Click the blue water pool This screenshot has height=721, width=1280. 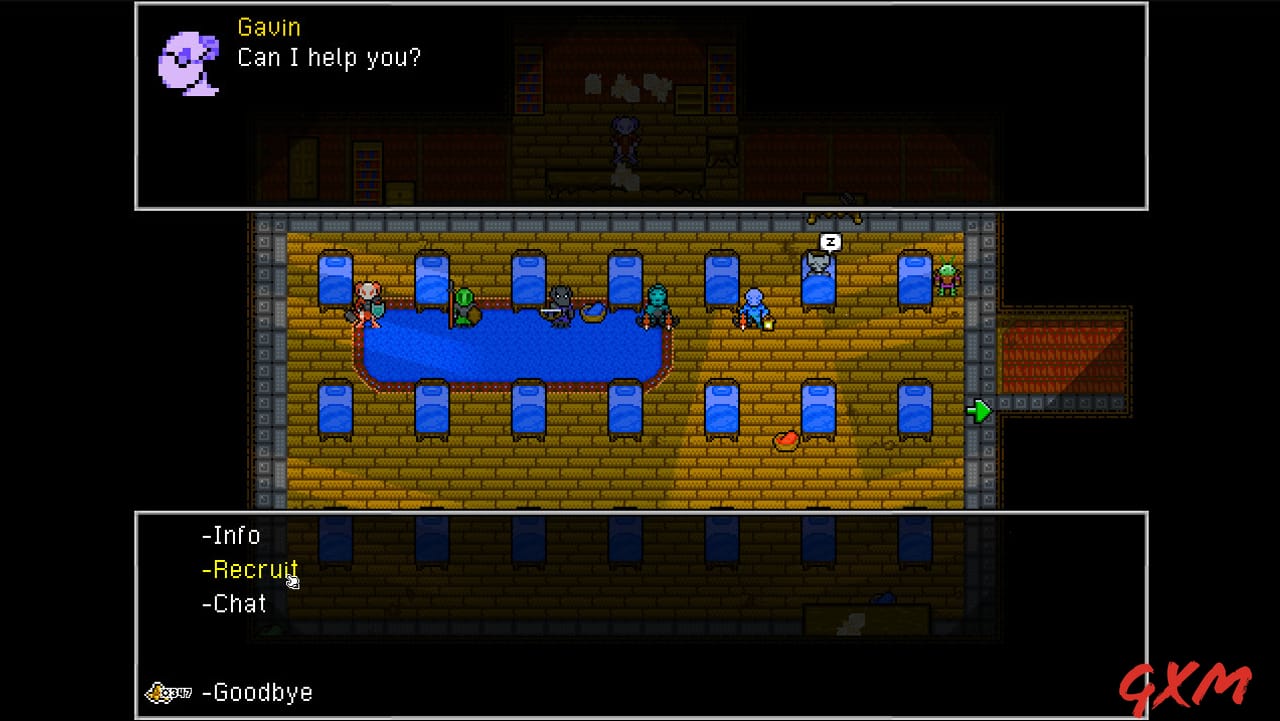[x=510, y=350]
